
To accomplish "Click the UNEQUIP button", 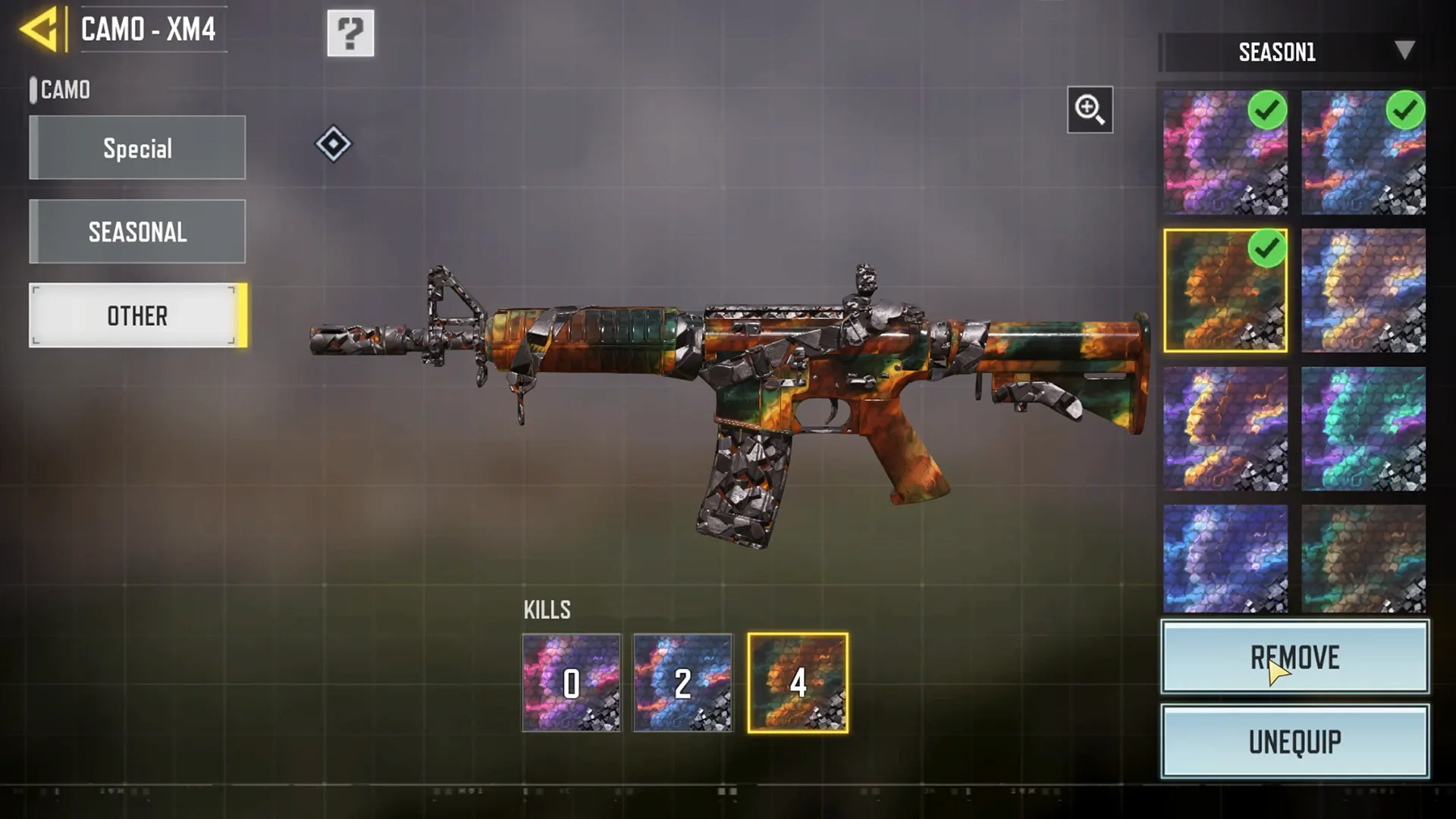I will (x=1294, y=742).
